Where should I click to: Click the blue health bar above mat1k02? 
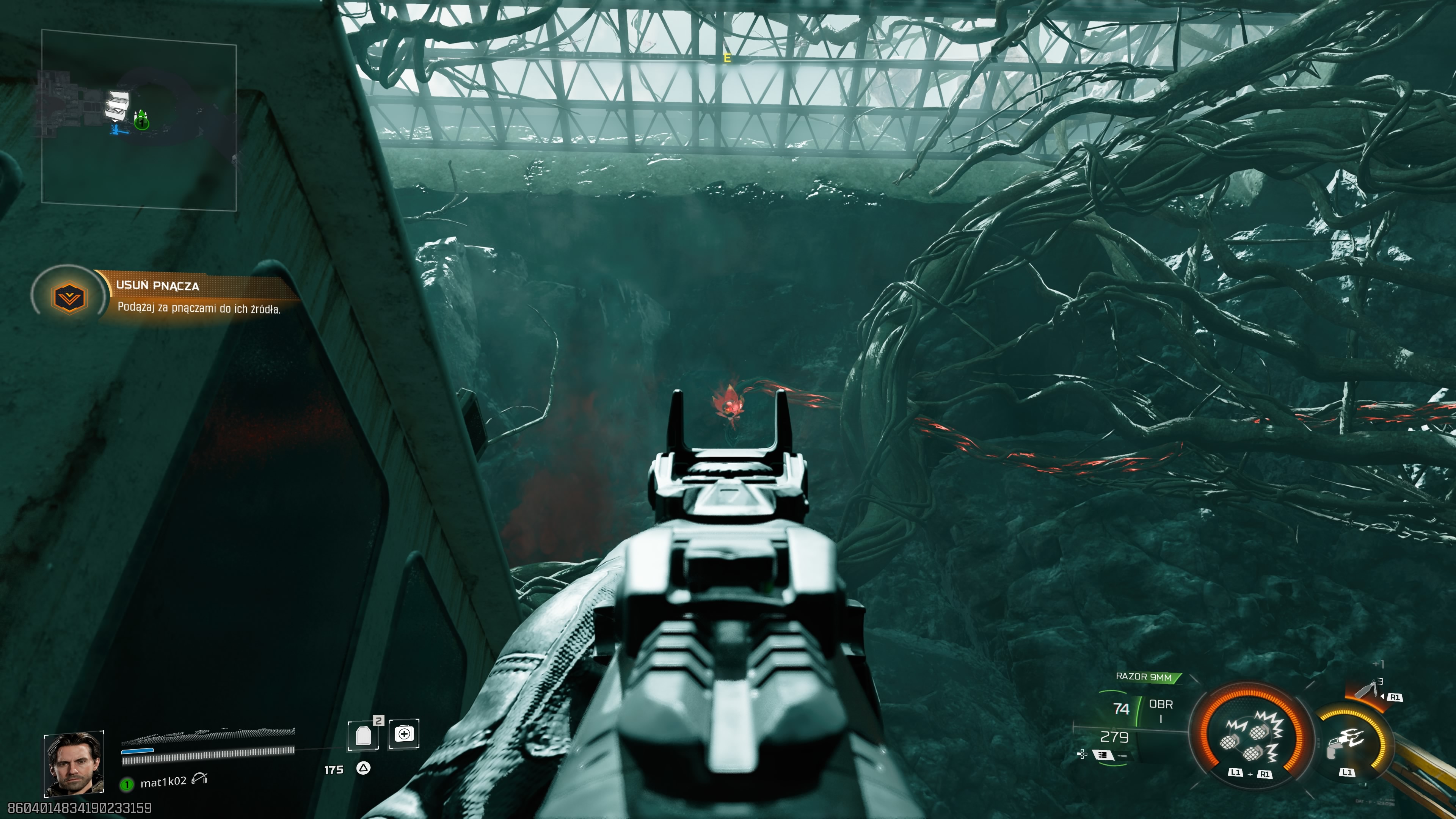138,751
